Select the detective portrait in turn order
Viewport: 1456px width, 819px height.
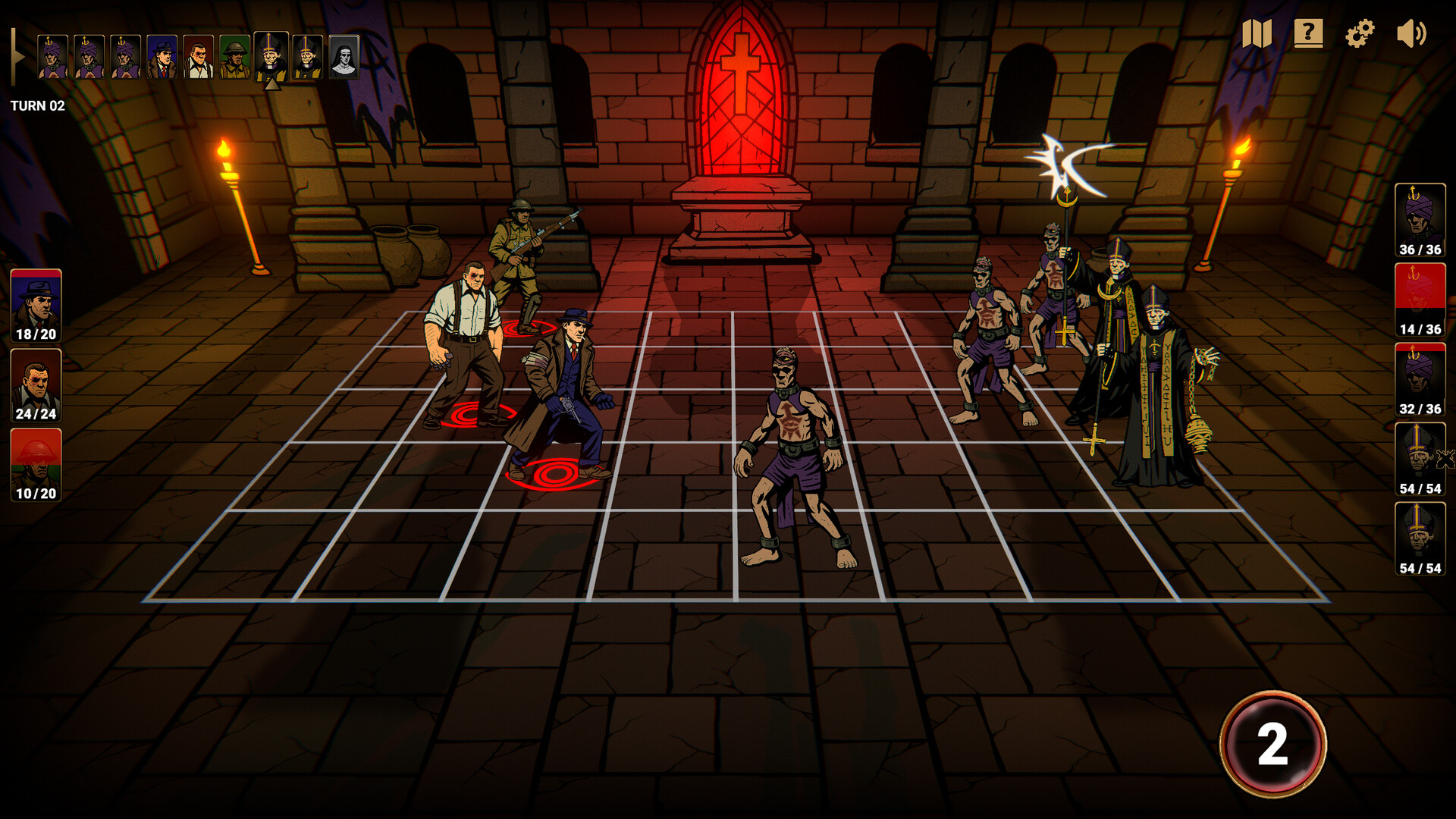(161, 57)
